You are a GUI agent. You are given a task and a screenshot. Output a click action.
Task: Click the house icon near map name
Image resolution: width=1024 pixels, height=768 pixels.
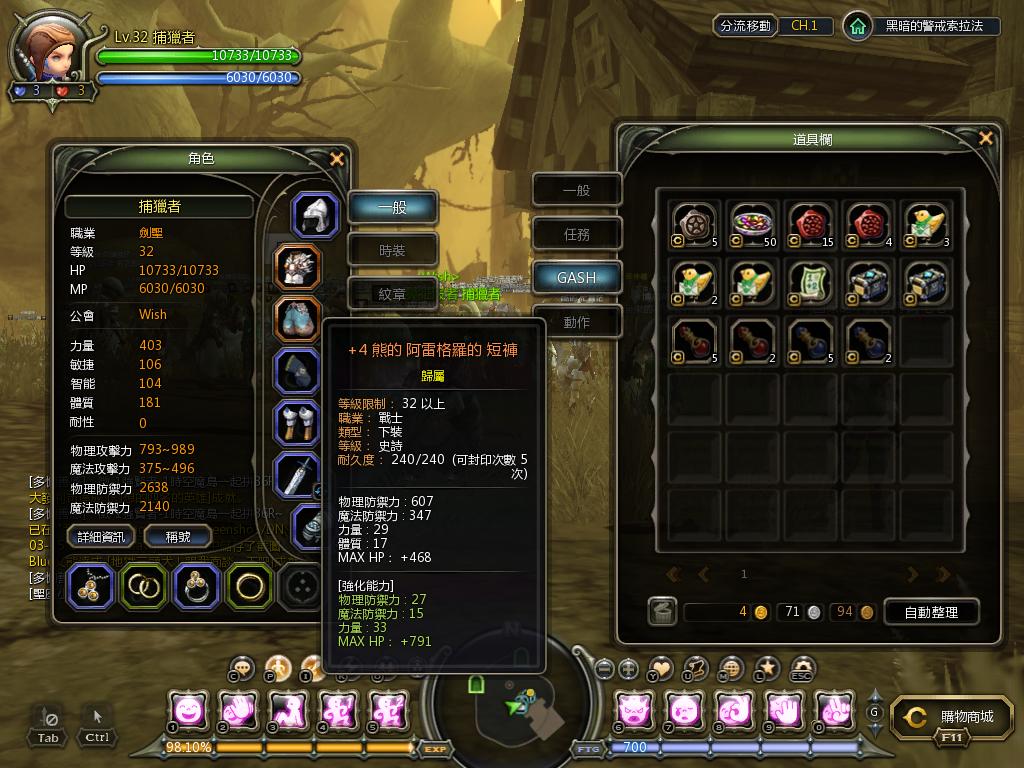[x=857, y=26]
